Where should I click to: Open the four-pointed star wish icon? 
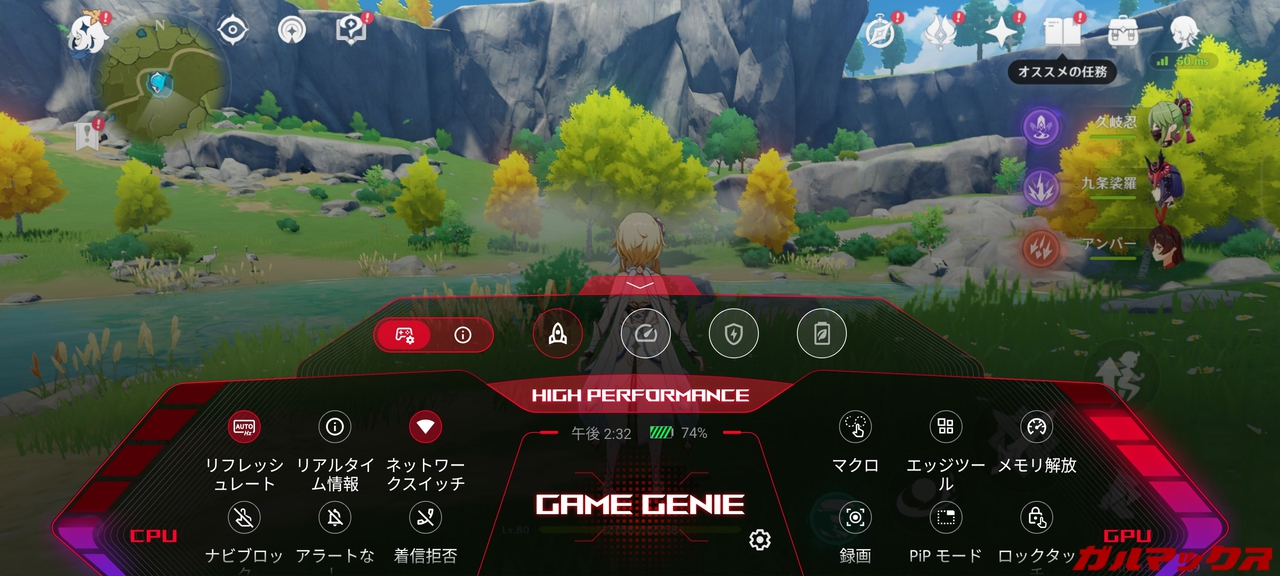tap(1001, 32)
